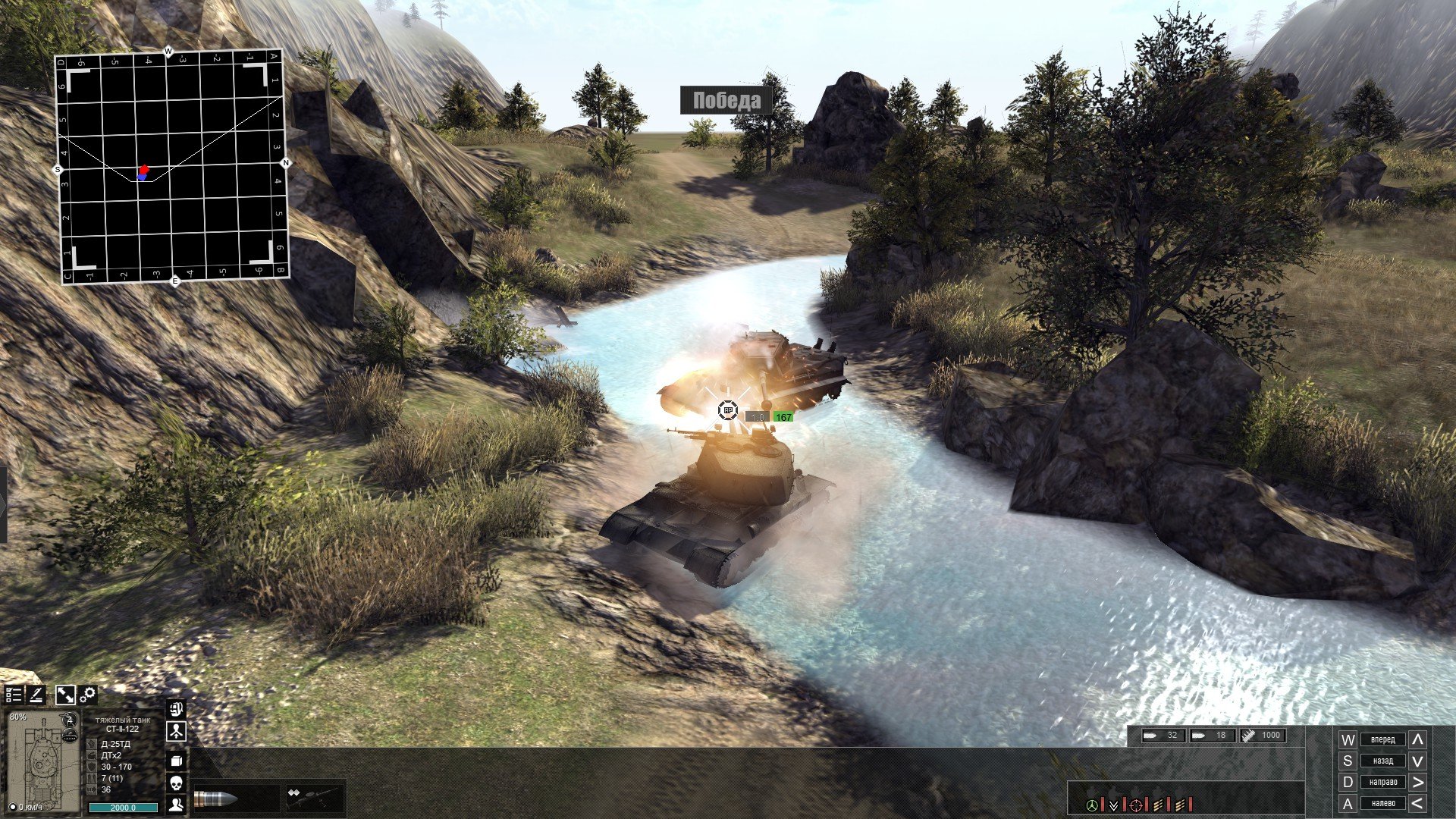The image size is (1456, 819).
Task: Select the pencil edit tool icon
Action: click(x=36, y=695)
